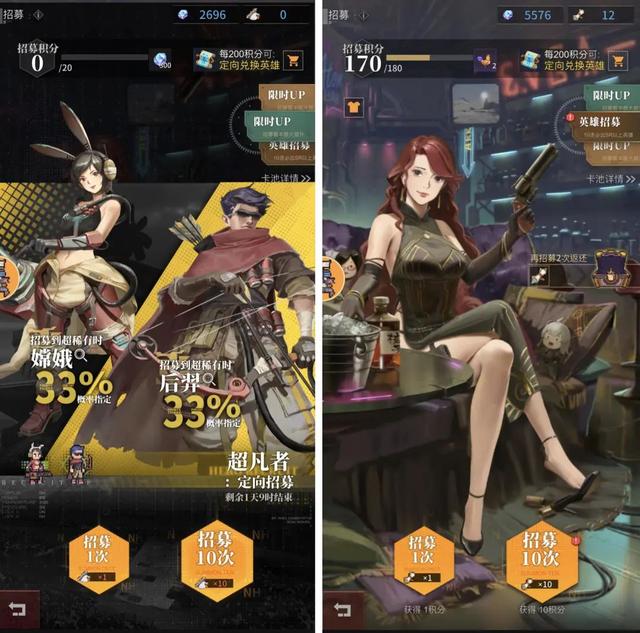Open 卡池详情 on the 超凡者 banner screen
Viewport: 640px width, 633px height.
click(x=285, y=178)
